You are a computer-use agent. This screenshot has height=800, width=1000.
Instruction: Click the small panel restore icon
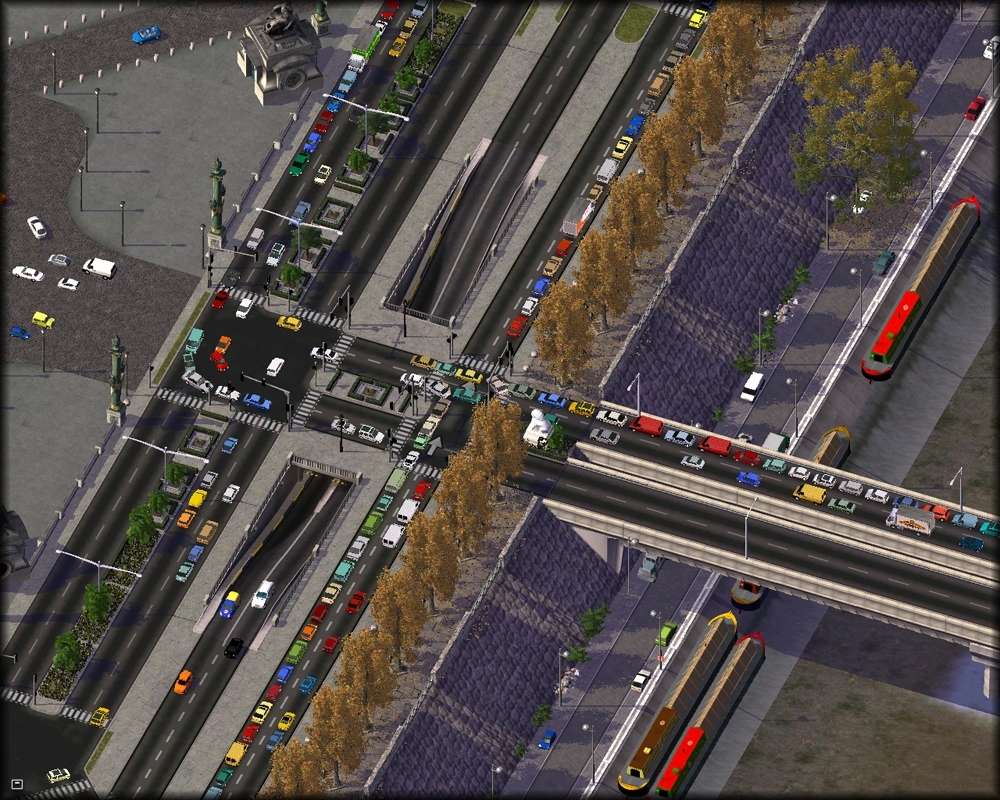(16, 783)
